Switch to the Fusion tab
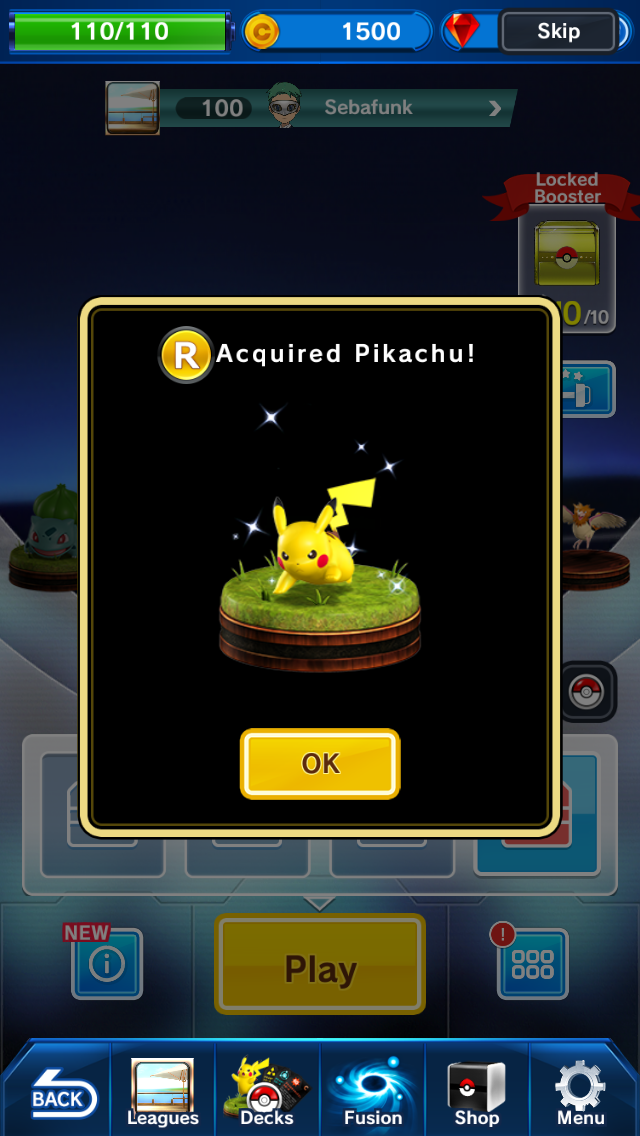The height and width of the screenshot is (1136, 640). coord(373,1092)
